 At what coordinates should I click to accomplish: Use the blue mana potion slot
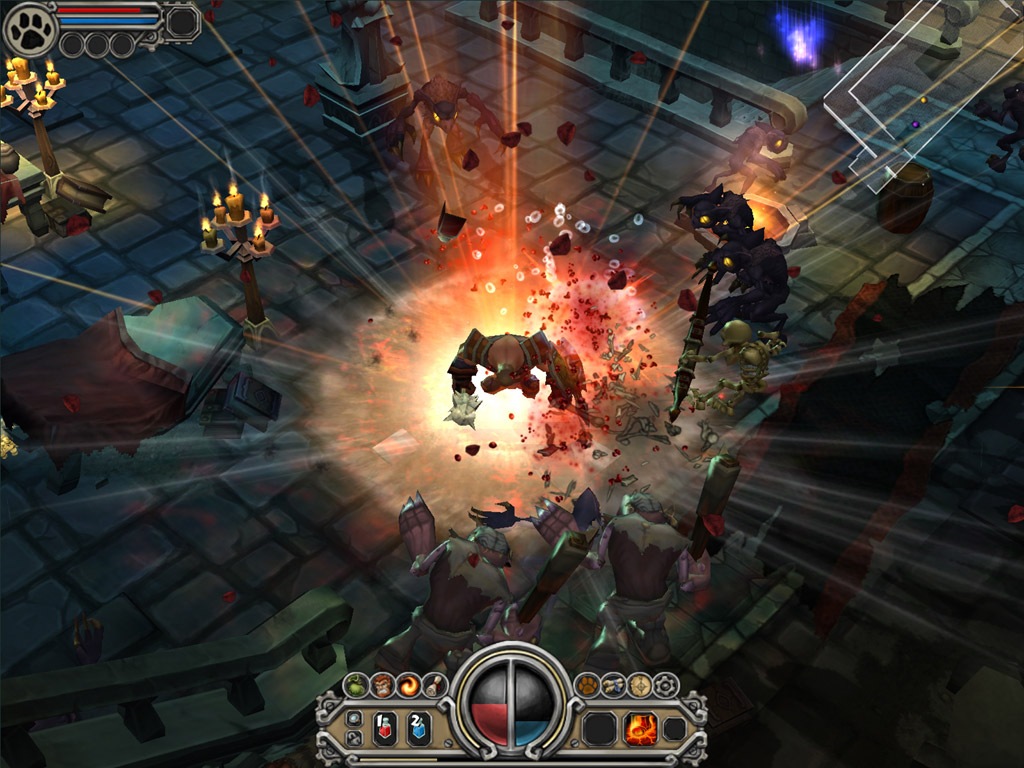pyautogui.click(x=419, y=728)
